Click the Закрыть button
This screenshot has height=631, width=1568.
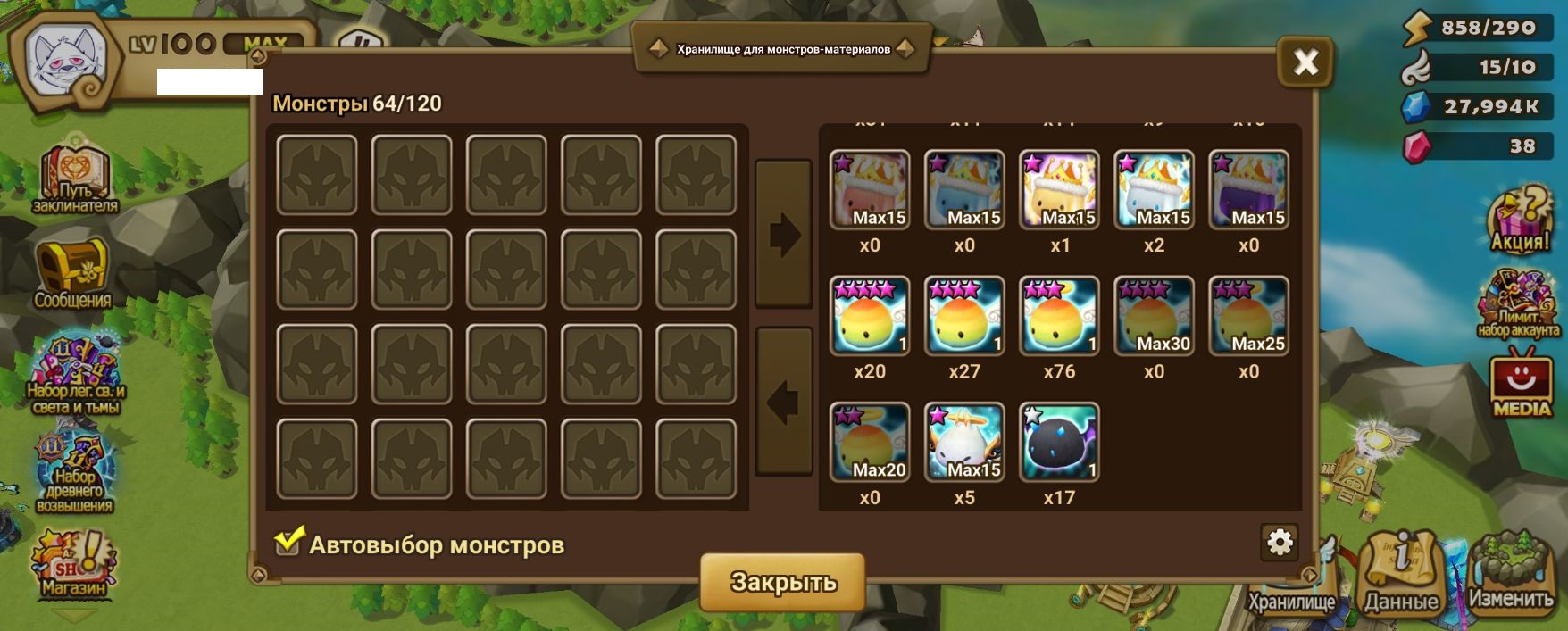782,582
